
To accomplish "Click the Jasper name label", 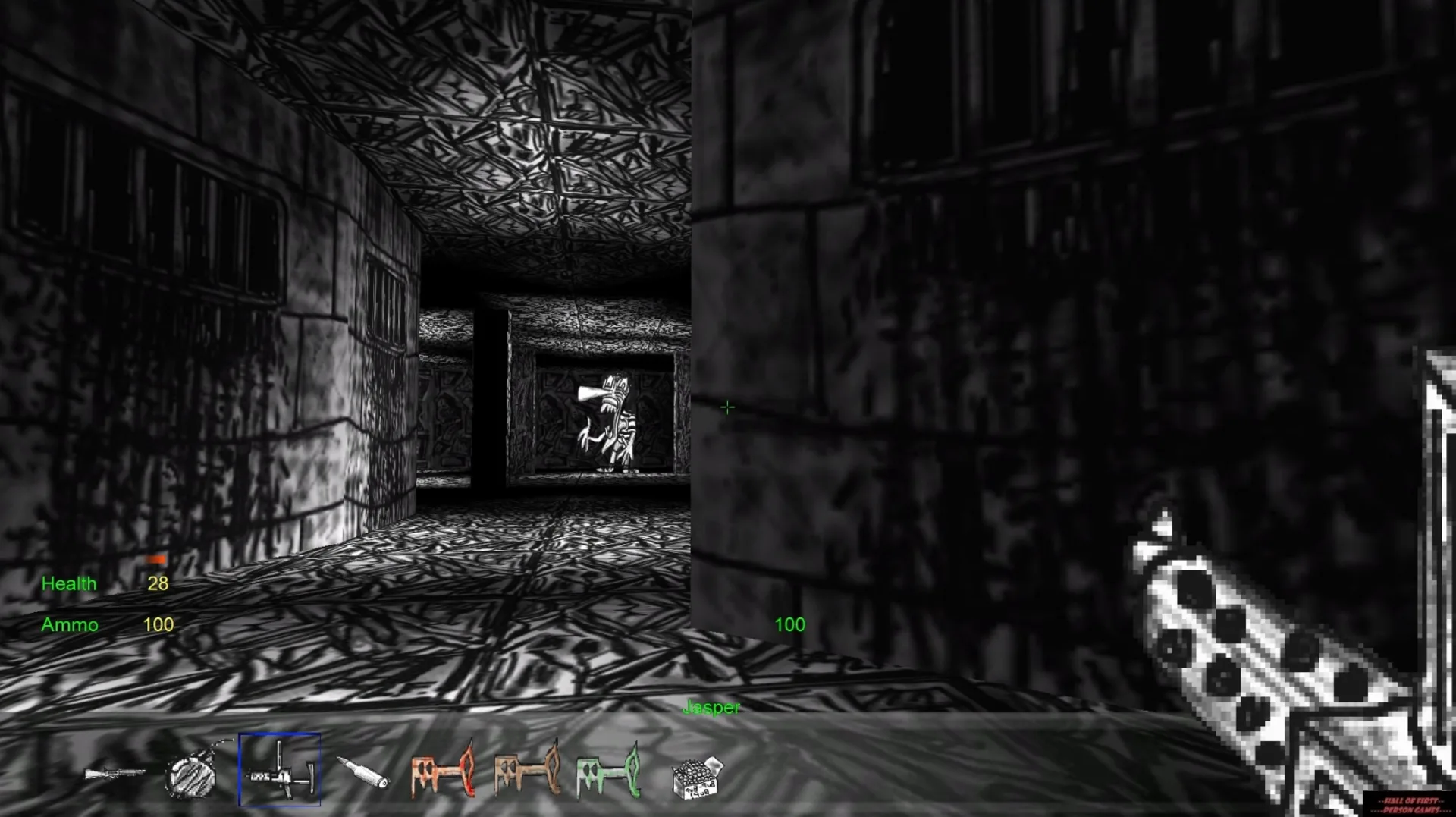I will [711, 707].
